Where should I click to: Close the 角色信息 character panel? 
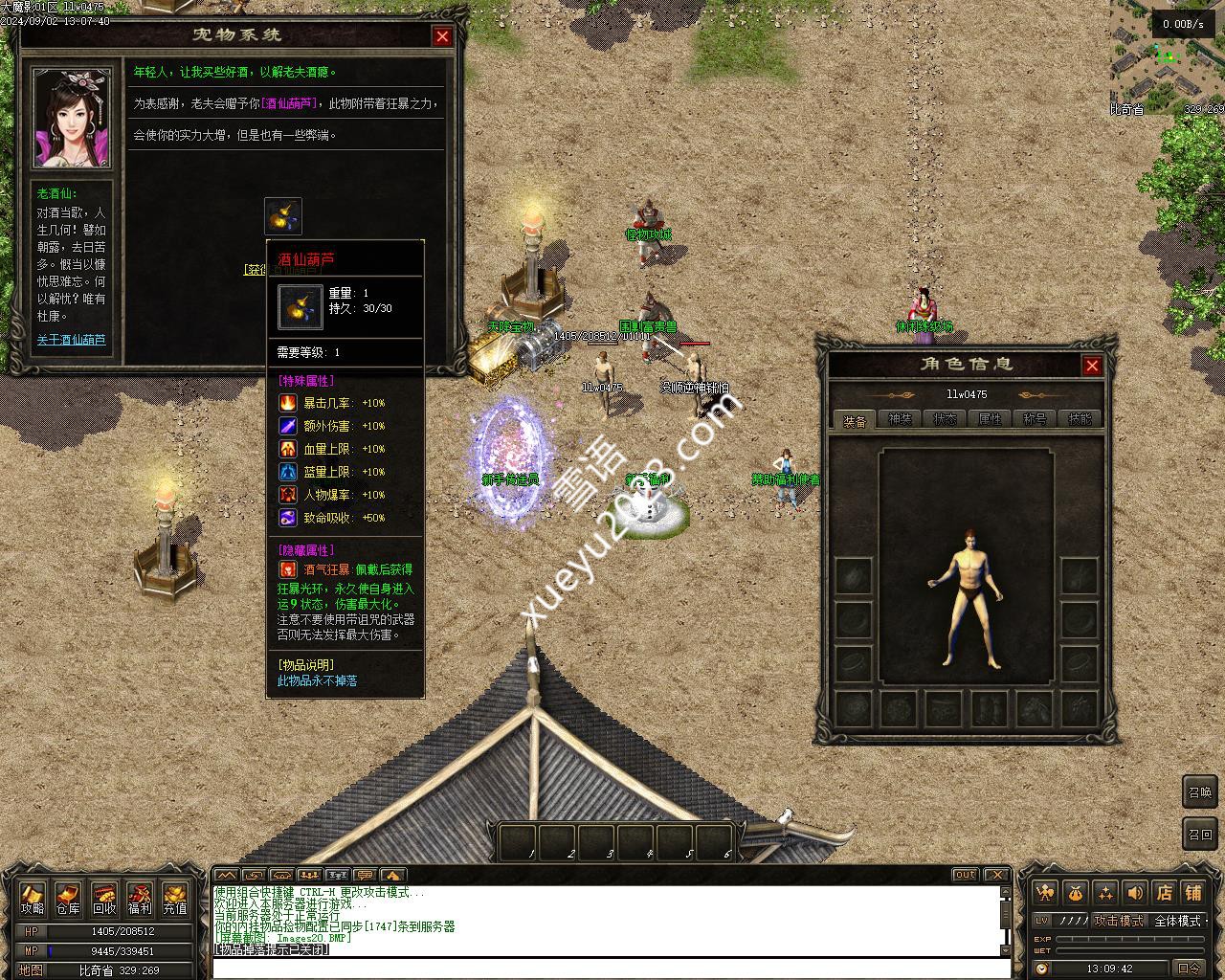tap(1092, 366)
